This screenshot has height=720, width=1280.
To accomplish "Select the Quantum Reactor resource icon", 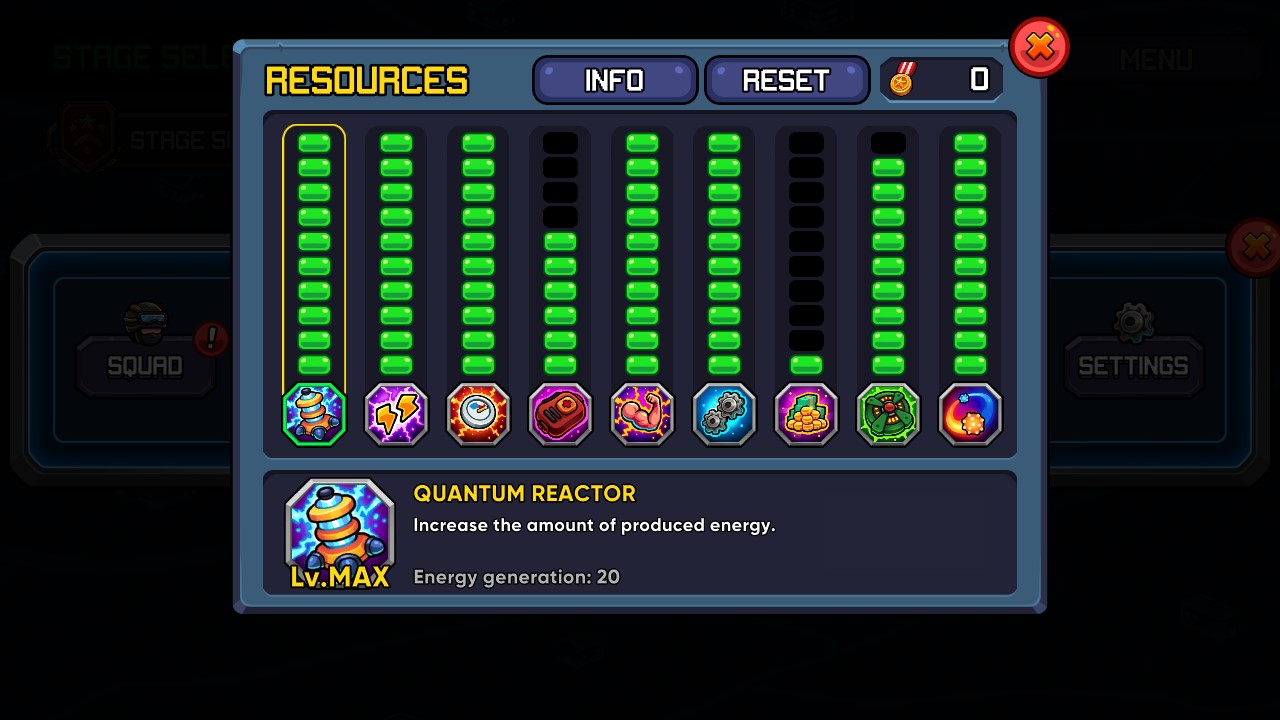I will (x=313, y=414).
